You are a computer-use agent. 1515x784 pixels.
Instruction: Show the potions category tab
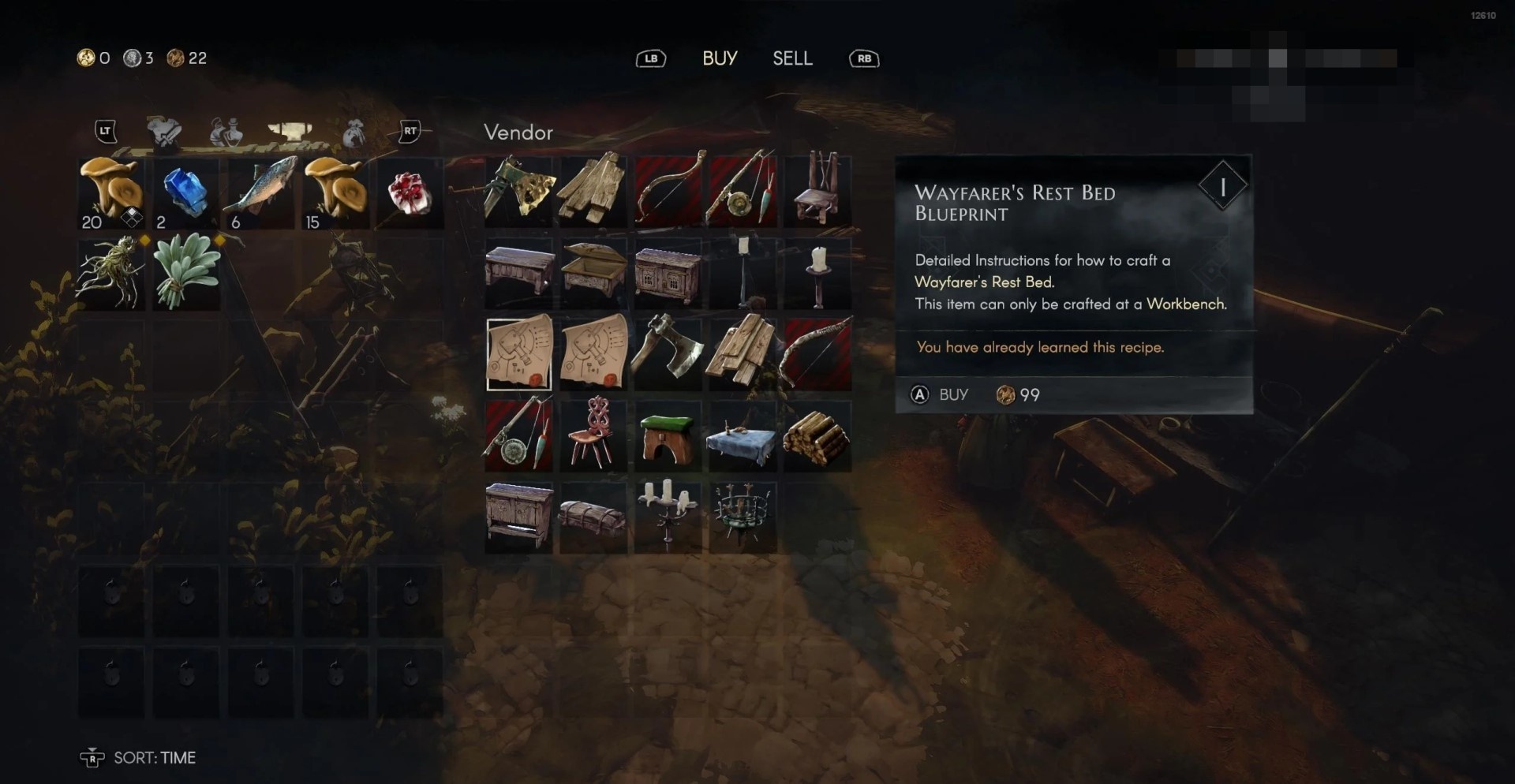(x=226, y=132)
